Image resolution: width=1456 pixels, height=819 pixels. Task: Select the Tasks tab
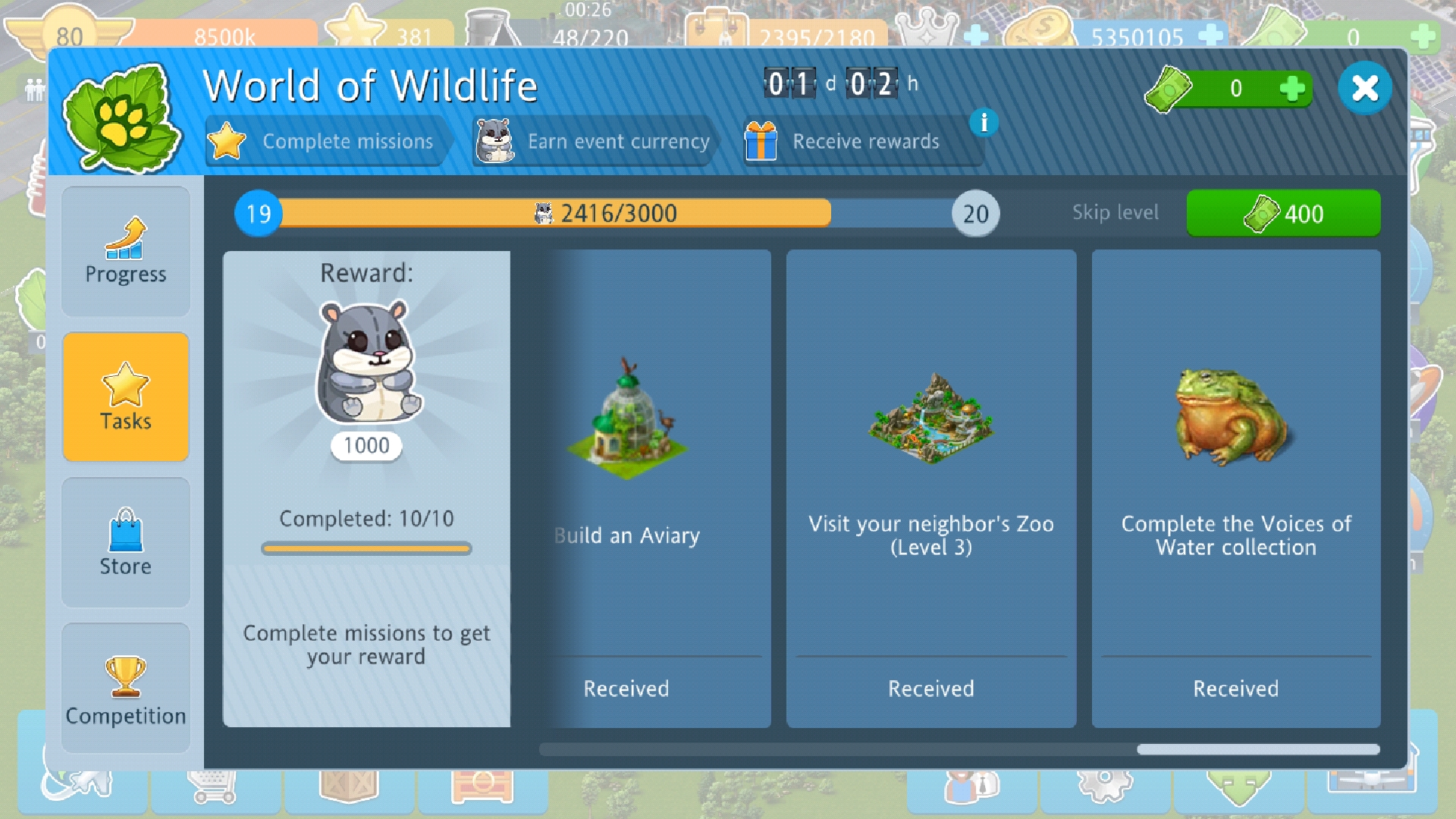click(126, 397)
